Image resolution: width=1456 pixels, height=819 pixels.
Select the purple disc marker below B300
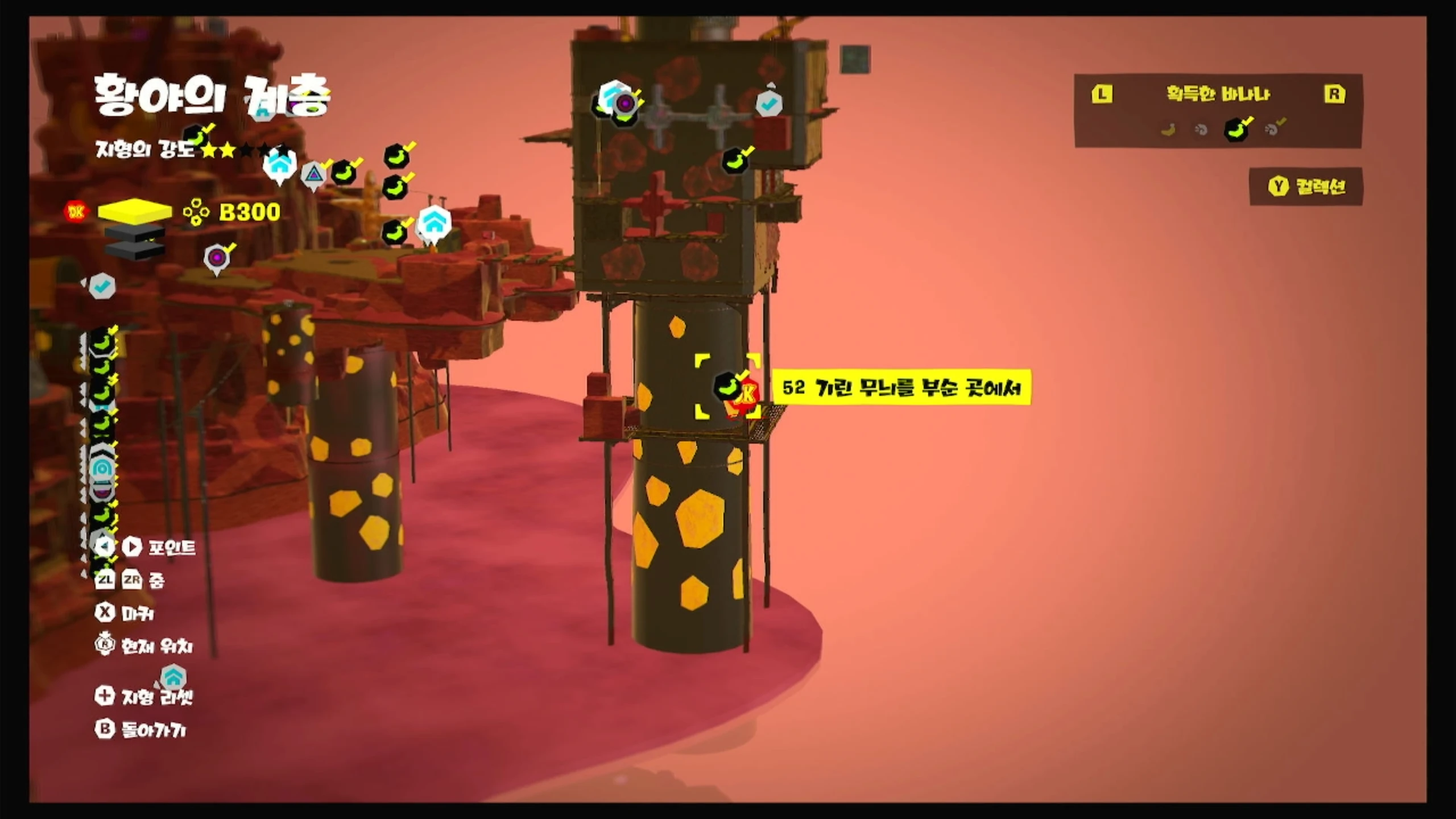point(217,259)
